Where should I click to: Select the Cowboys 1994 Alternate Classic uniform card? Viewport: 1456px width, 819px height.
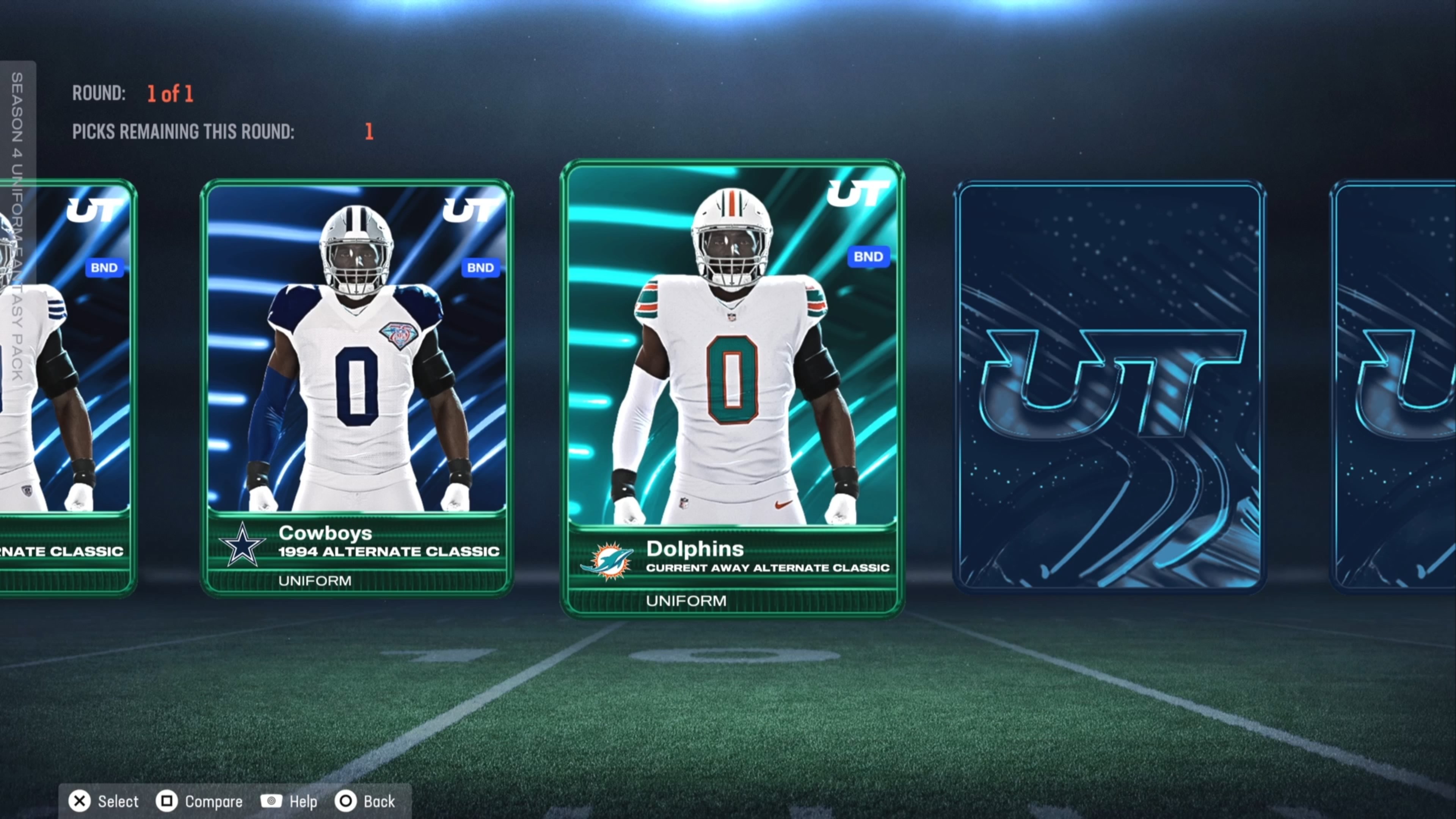pyautogui.click(x=357, y=387)
